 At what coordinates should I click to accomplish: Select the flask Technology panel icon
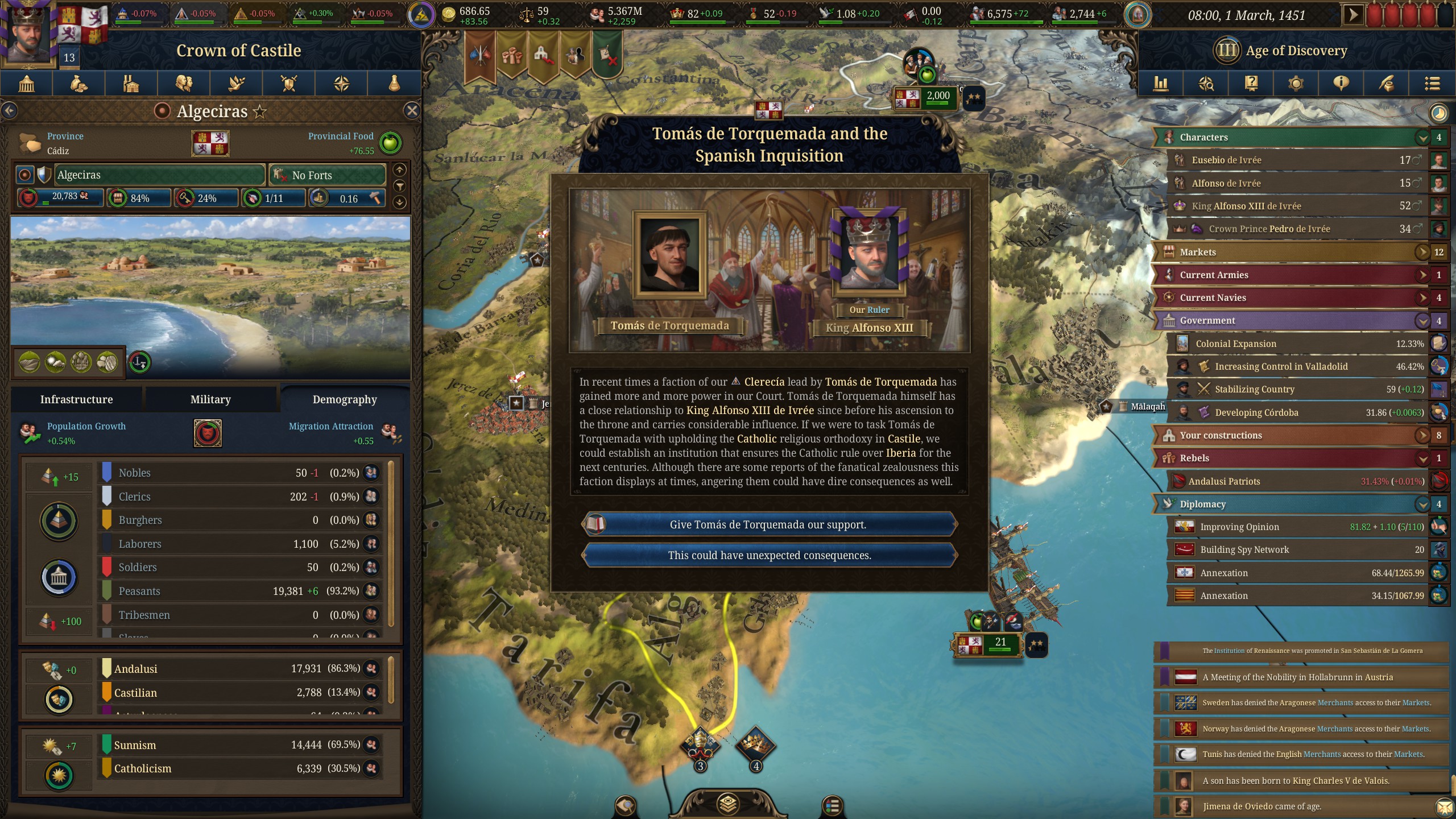(394, 84)
